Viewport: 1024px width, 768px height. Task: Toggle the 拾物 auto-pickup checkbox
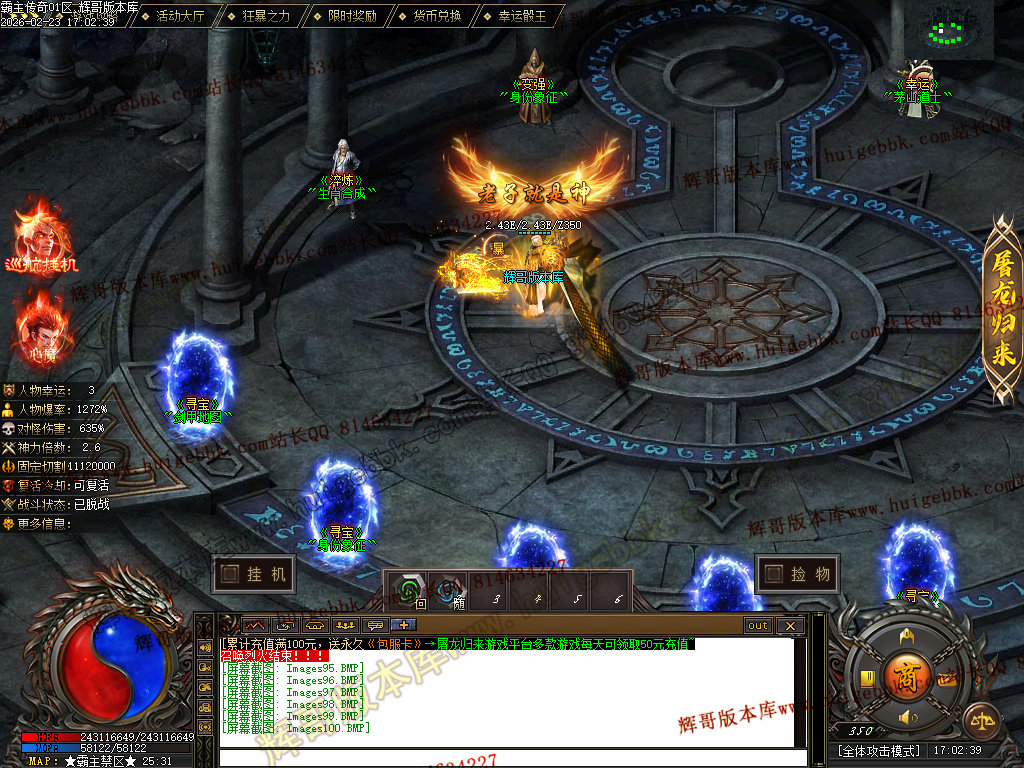[772, 574]
